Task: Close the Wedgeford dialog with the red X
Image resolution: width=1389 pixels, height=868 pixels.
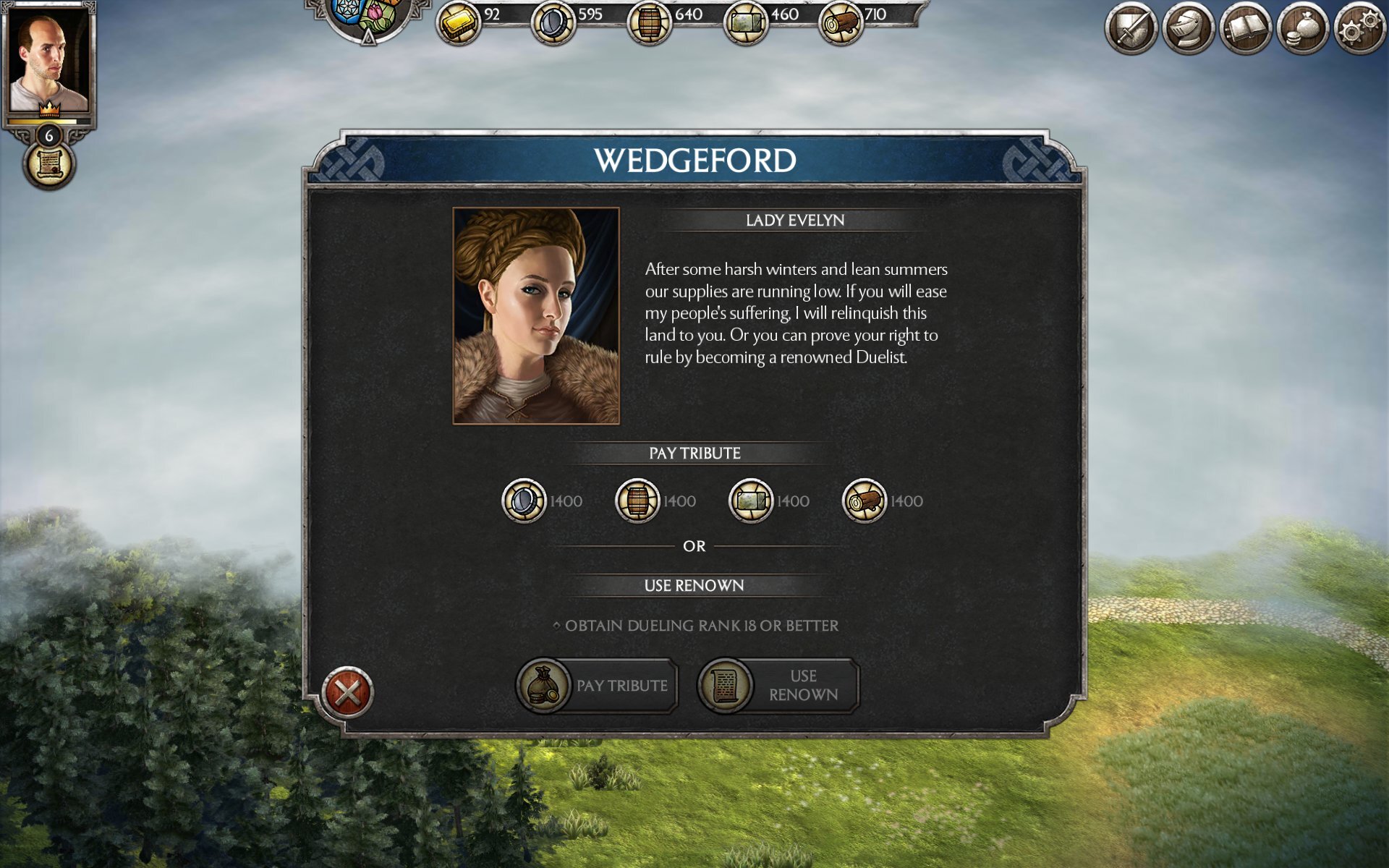Action: [347, 692]
